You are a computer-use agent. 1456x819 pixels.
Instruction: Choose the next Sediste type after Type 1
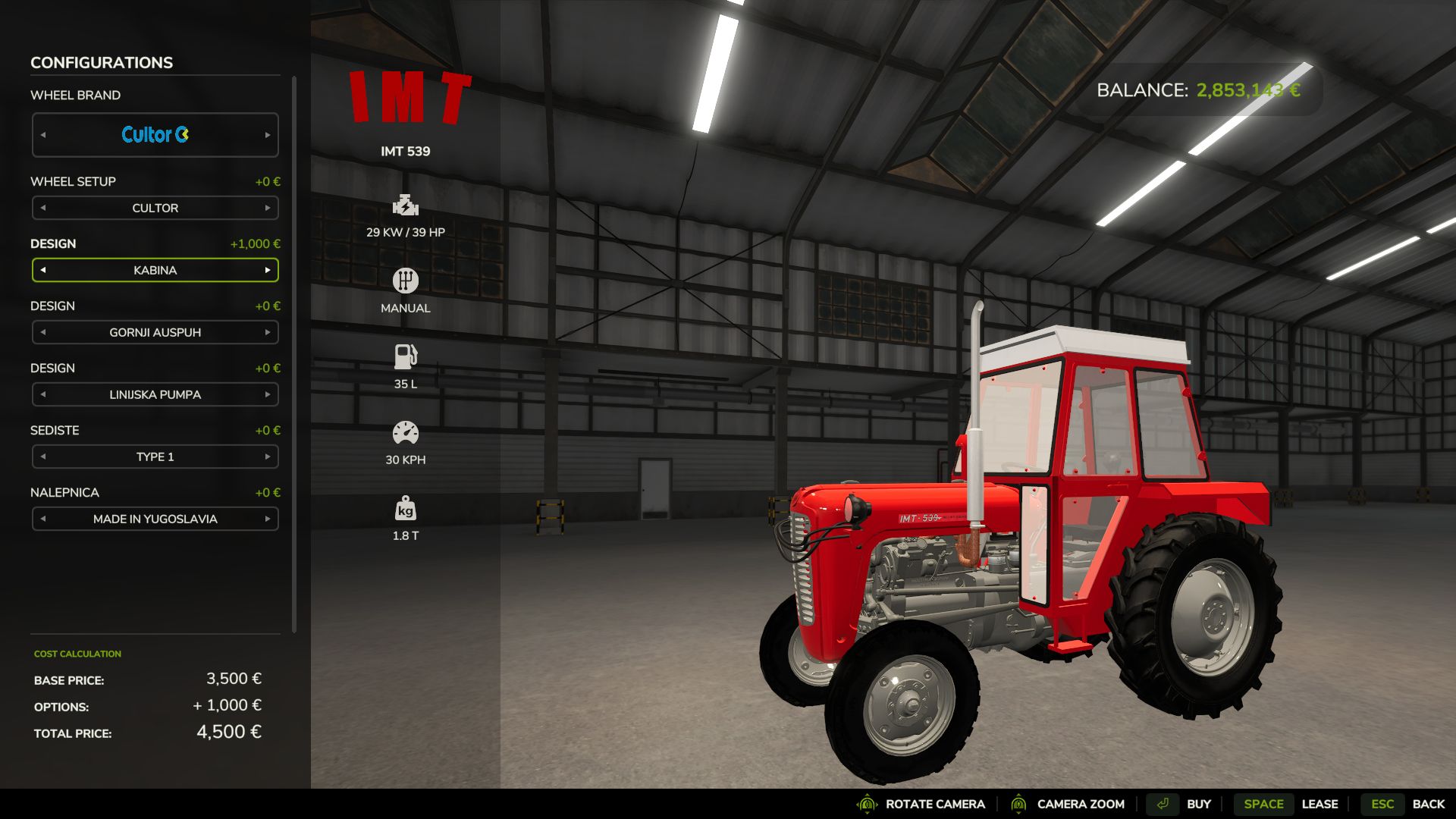coord(268,457)
